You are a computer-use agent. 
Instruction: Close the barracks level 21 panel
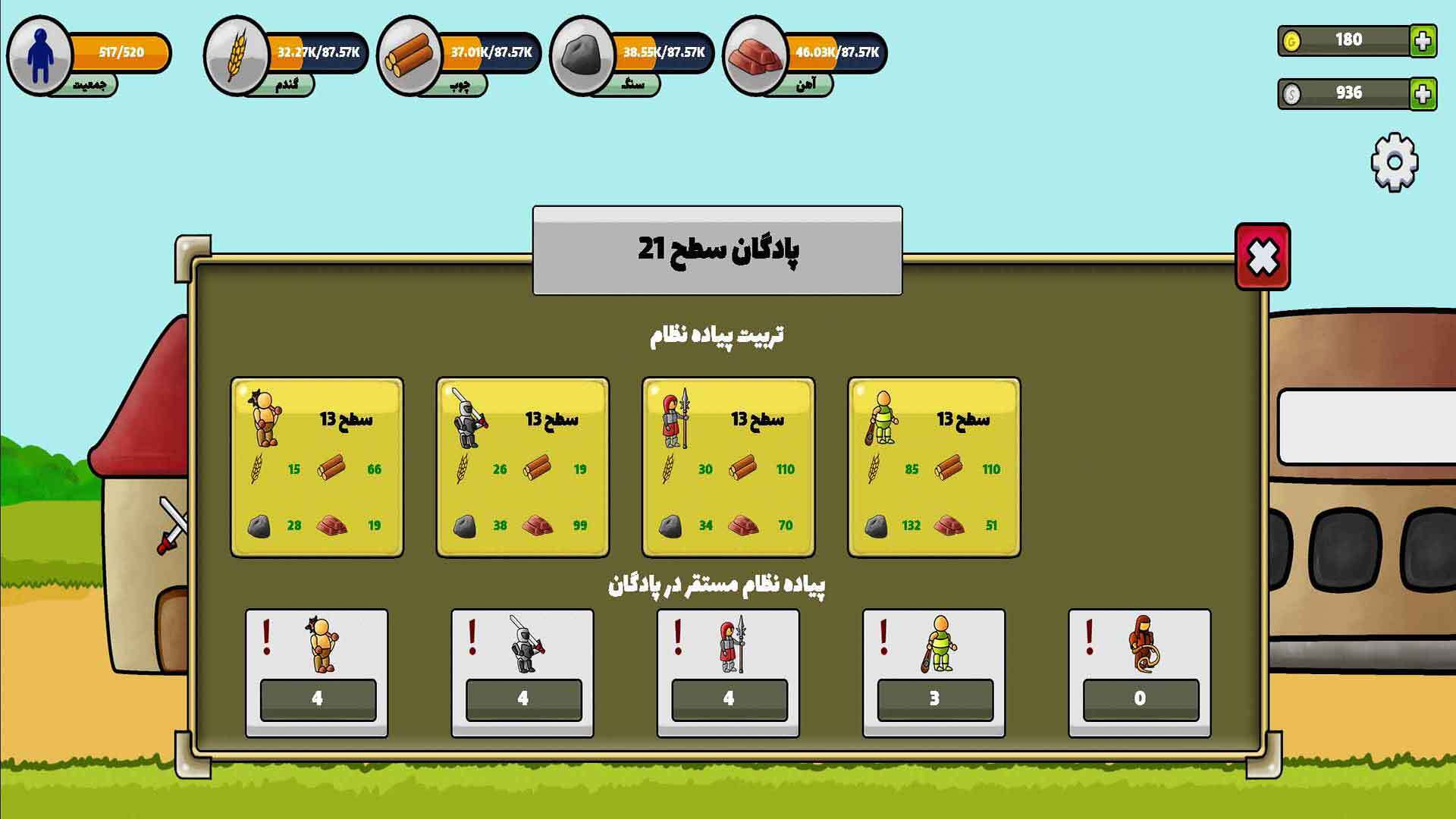click(x=1263, y=257)
